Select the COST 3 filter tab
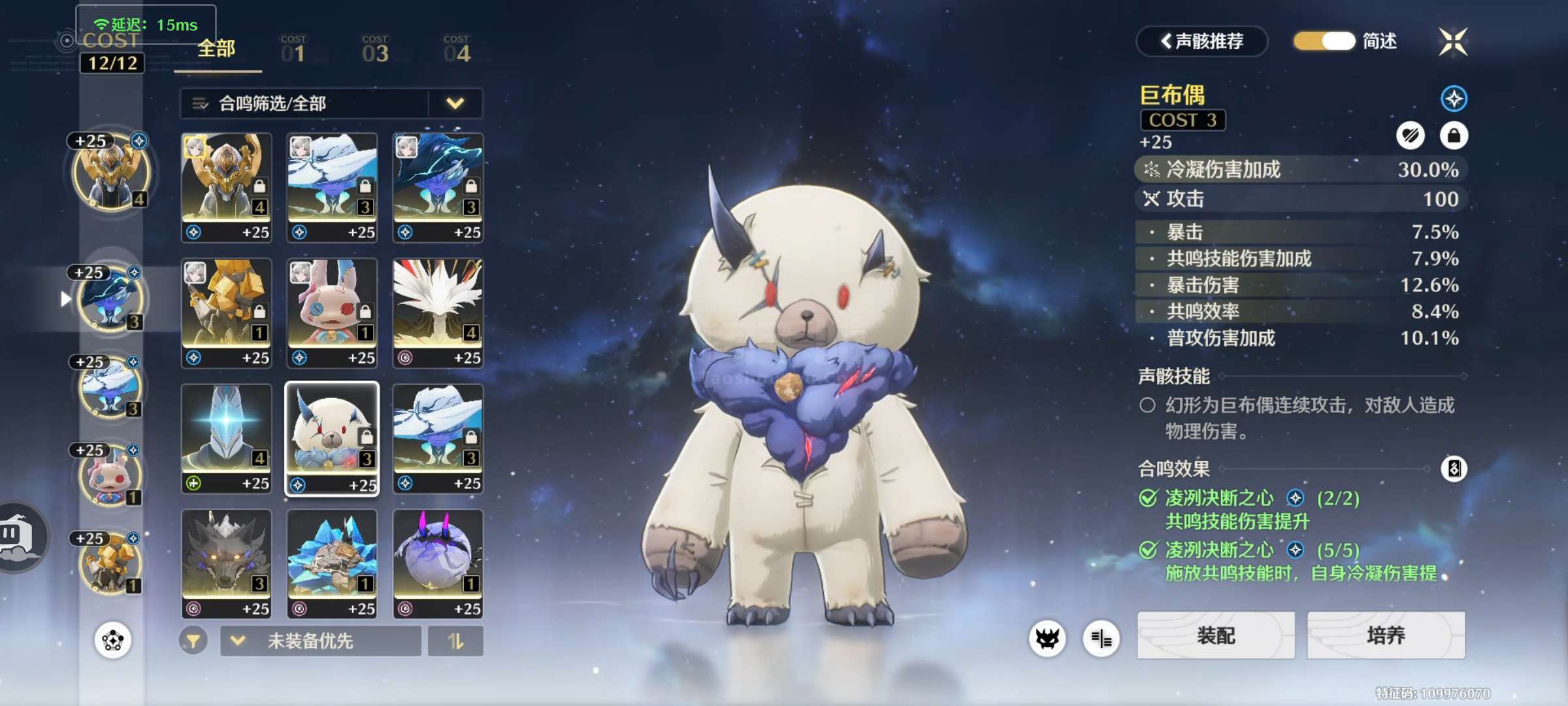 (x=375, y=50)
